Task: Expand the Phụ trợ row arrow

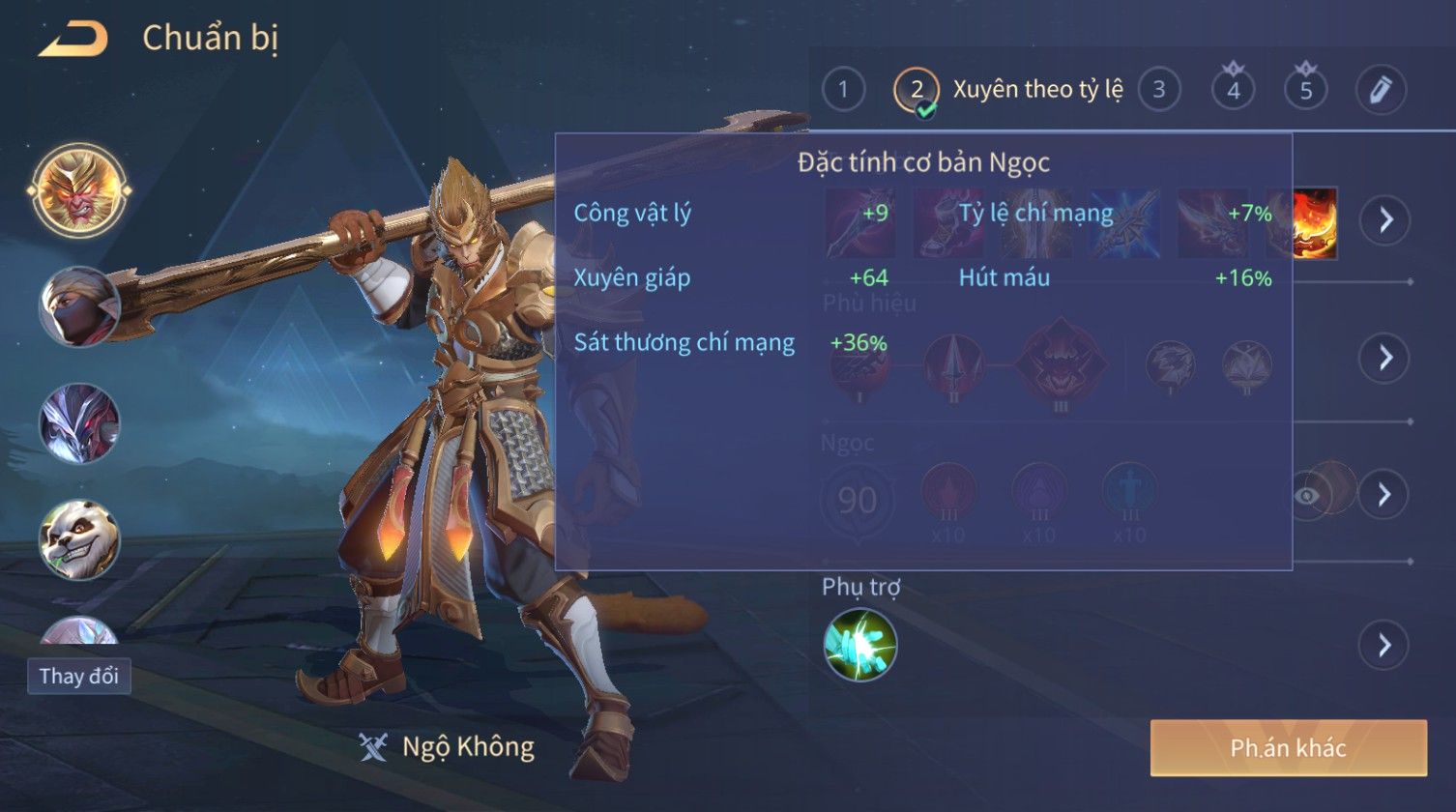Action: 1384,645
